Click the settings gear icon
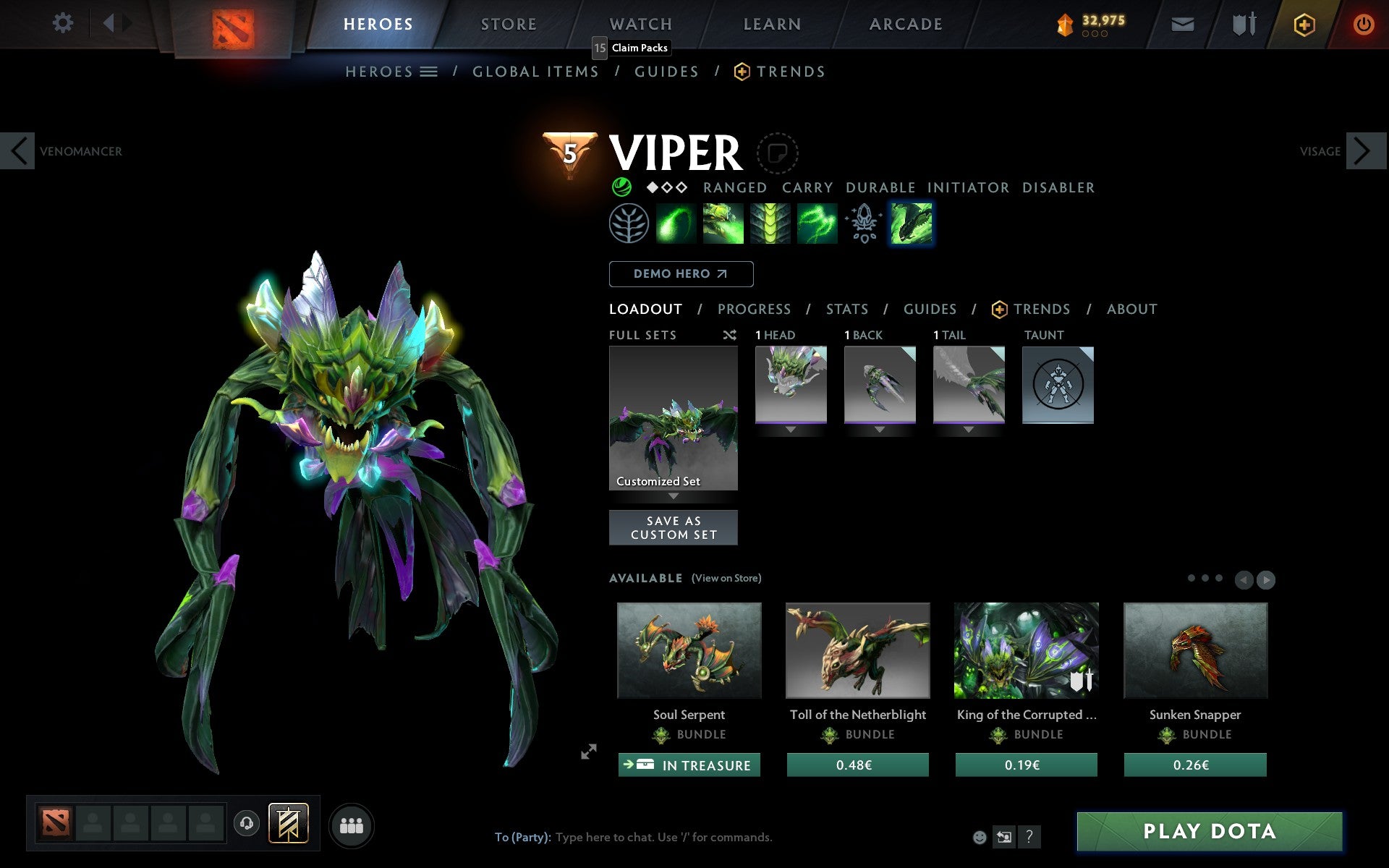Screen dimensions: 1389x868 64,23
